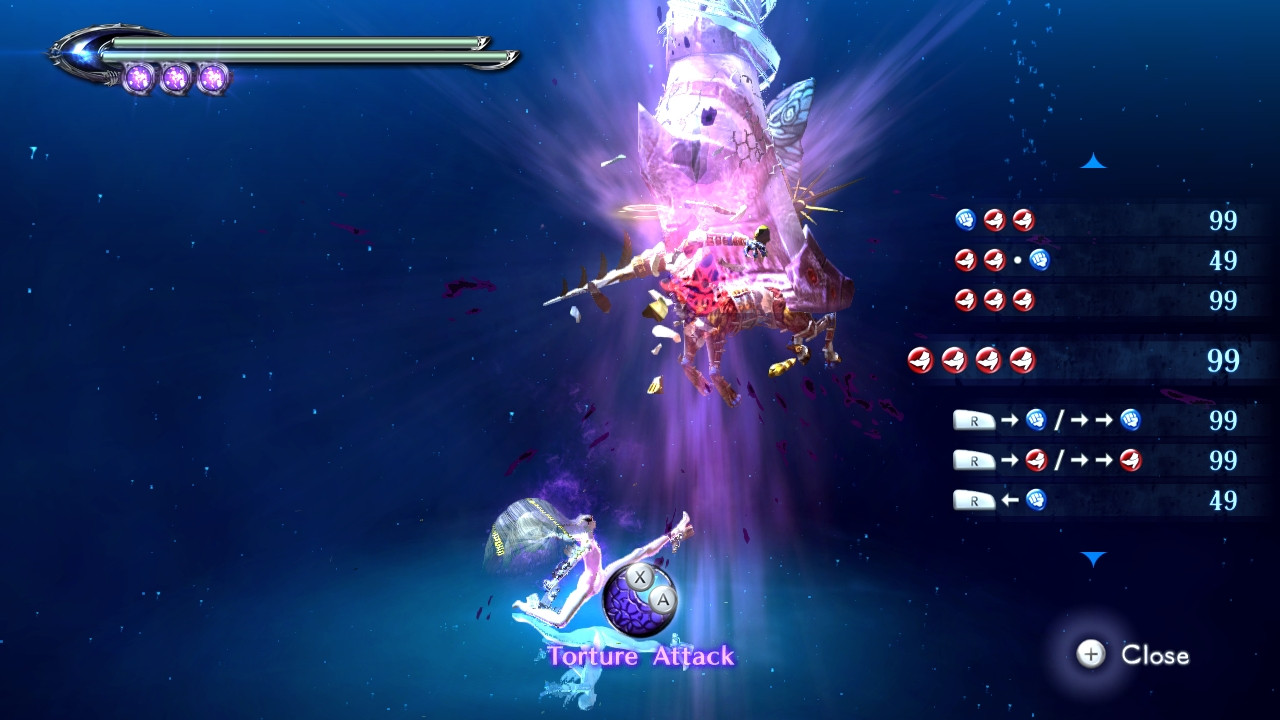Select the first Kick icon in the four-kick combo
The height and width of the screenshot is (720, 1280).
(x=920, y=358)
